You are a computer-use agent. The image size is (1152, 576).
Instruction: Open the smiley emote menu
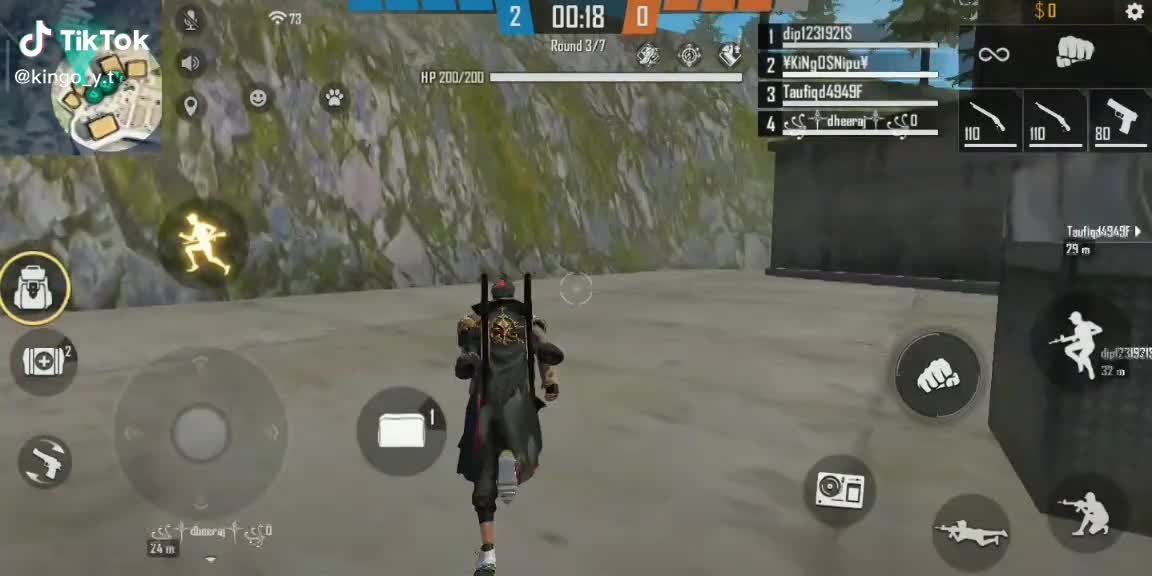click(258, 98)
